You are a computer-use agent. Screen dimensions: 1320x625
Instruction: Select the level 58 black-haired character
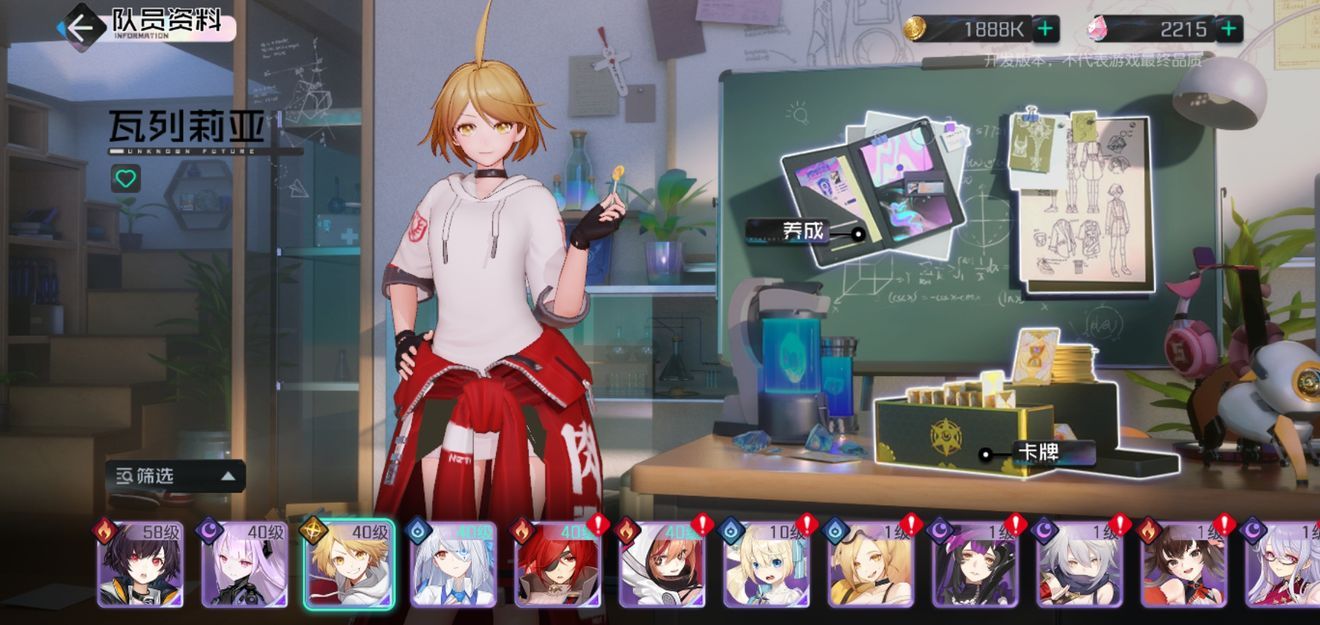pos(140,566)
